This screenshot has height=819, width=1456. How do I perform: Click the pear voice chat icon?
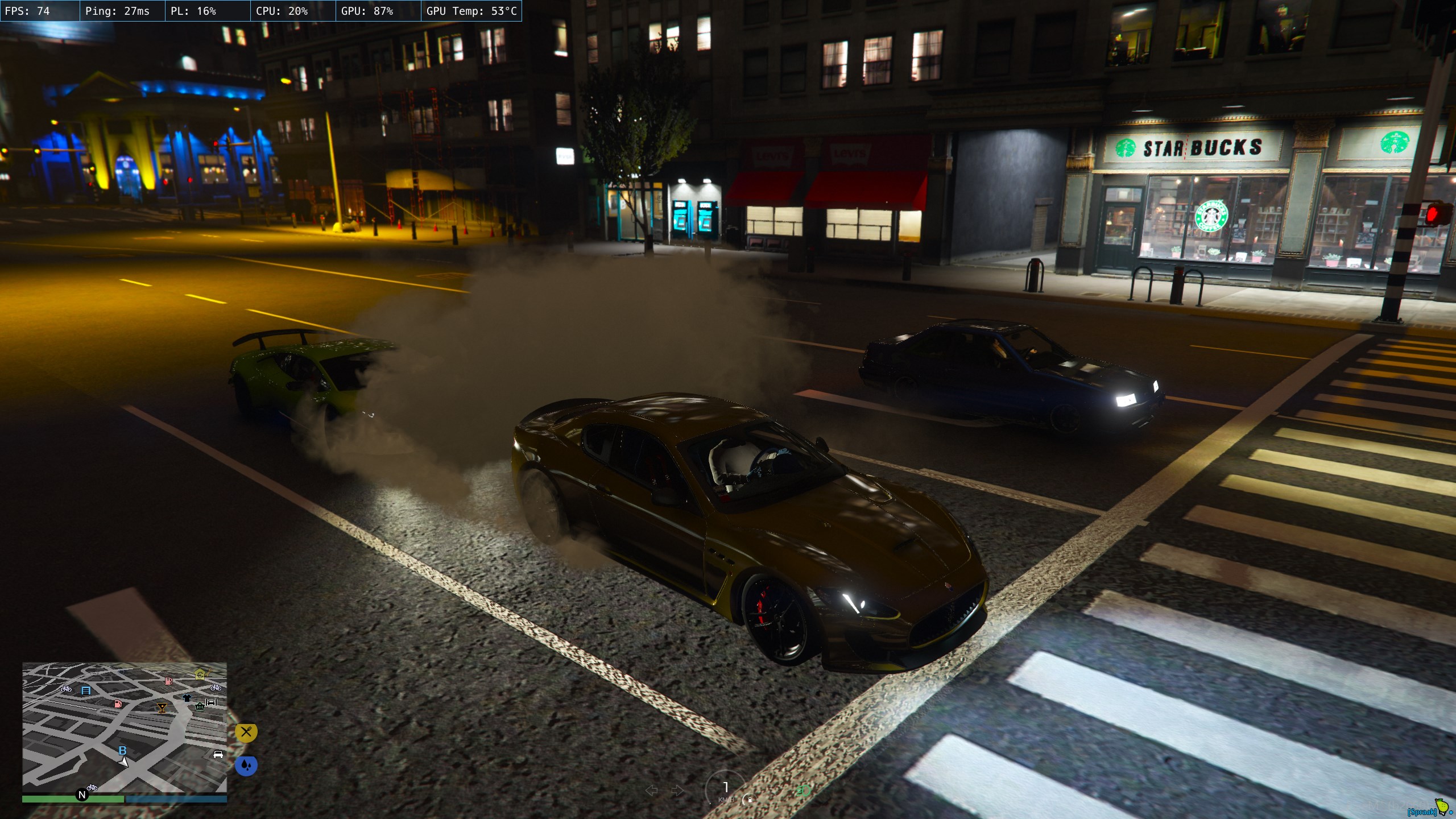tap(1441, 807)
